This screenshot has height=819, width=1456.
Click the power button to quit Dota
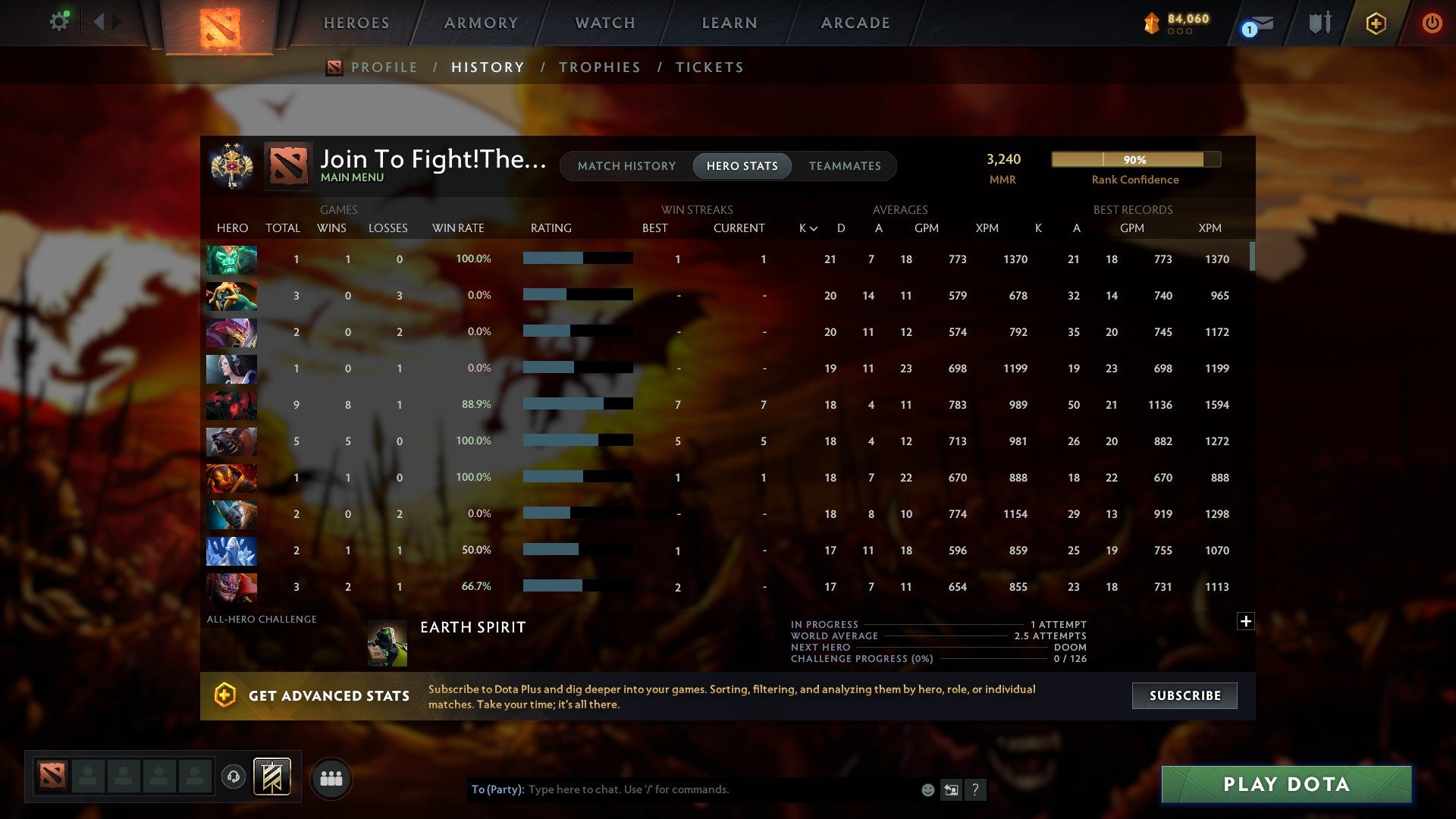point(1432,23)
